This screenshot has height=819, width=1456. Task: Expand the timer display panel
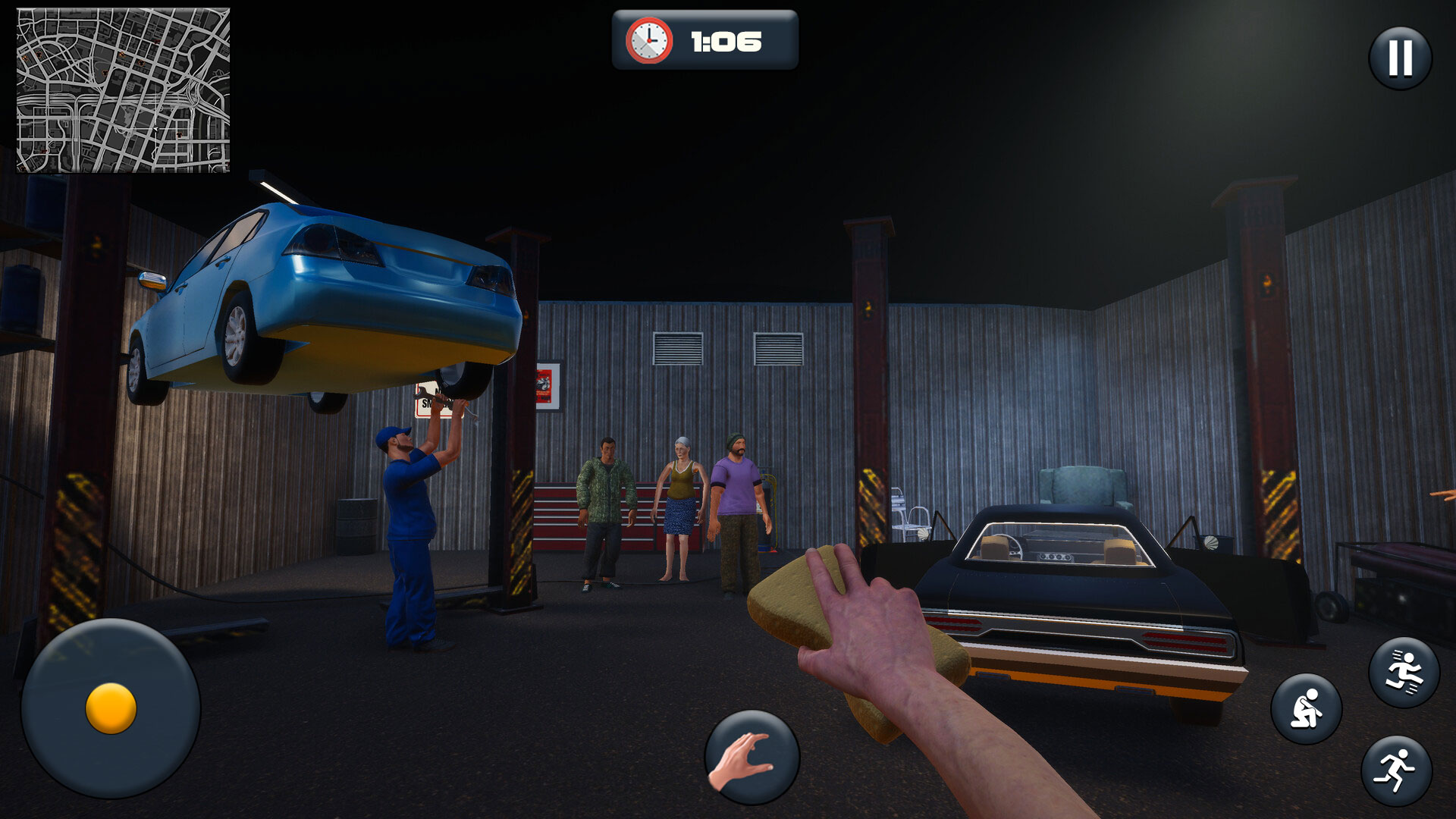tap(705, 42)
